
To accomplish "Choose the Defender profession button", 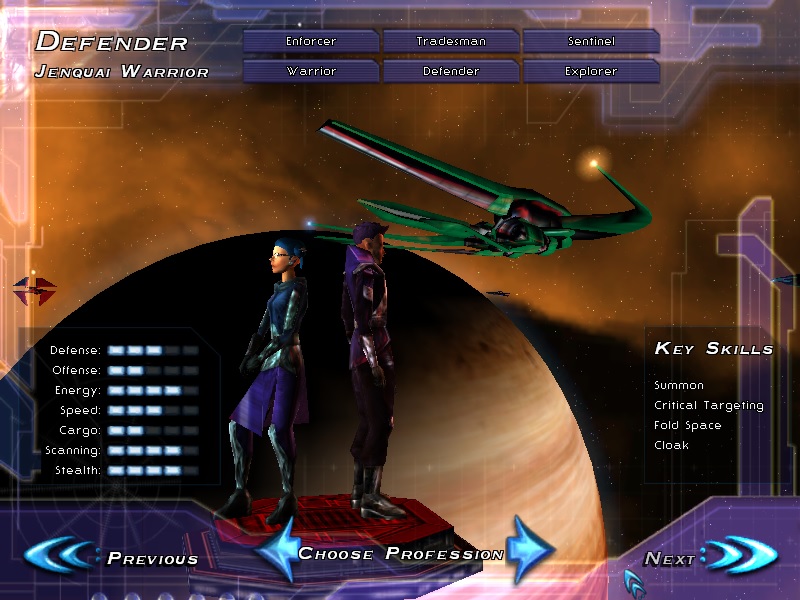I will point(451,72).
